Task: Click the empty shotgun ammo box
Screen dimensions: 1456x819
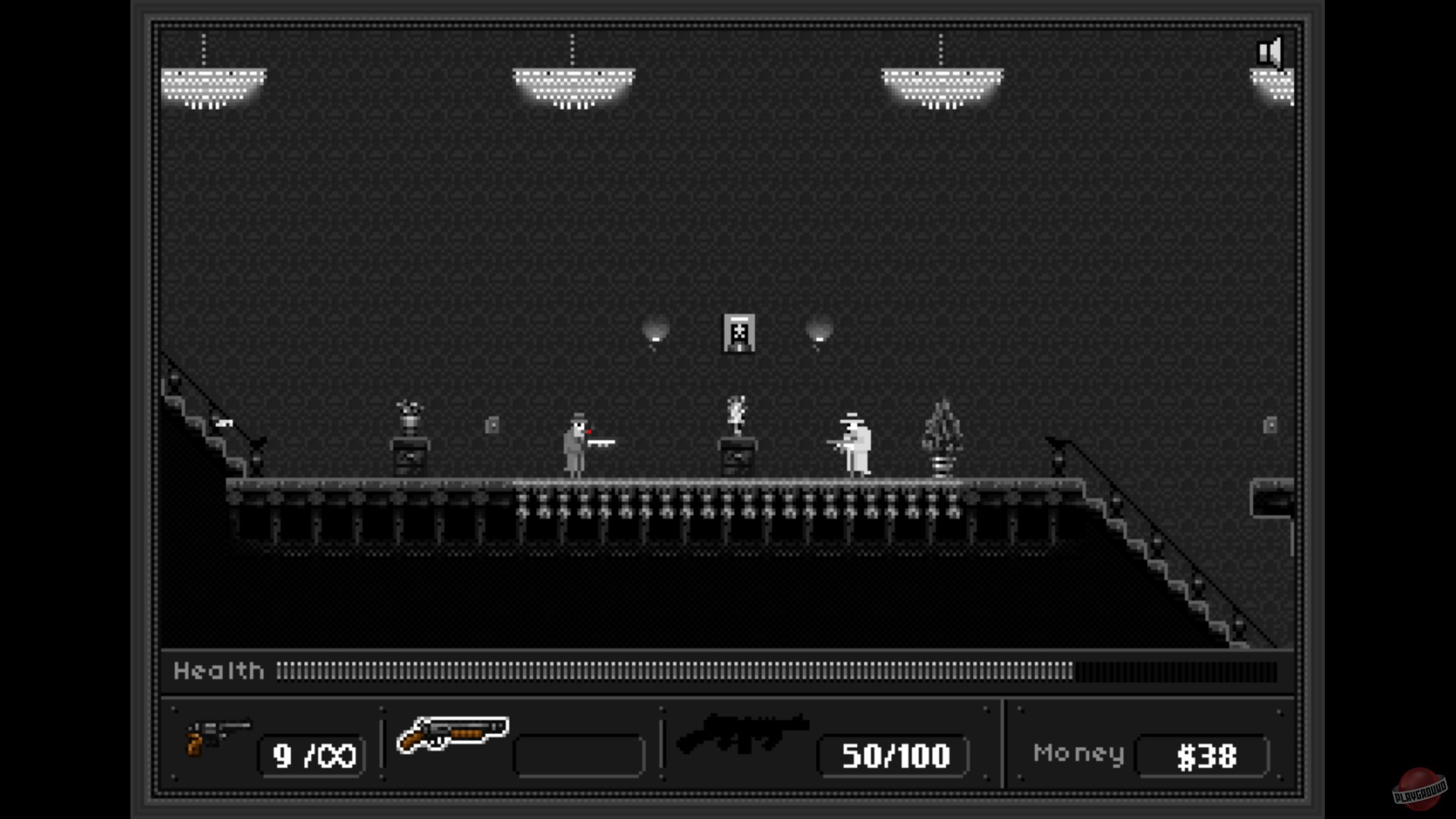Action: 579,755
